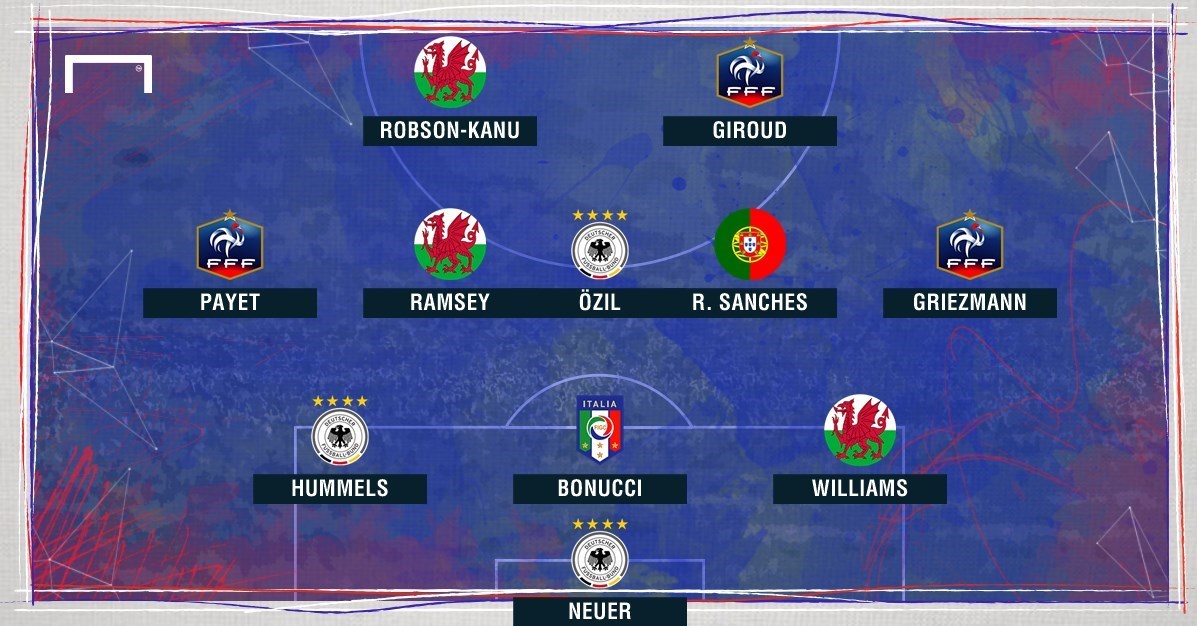This screenshot has width=1197, height=626.
Task: Pick the Hummels name label
Action: tap(340, 489)
